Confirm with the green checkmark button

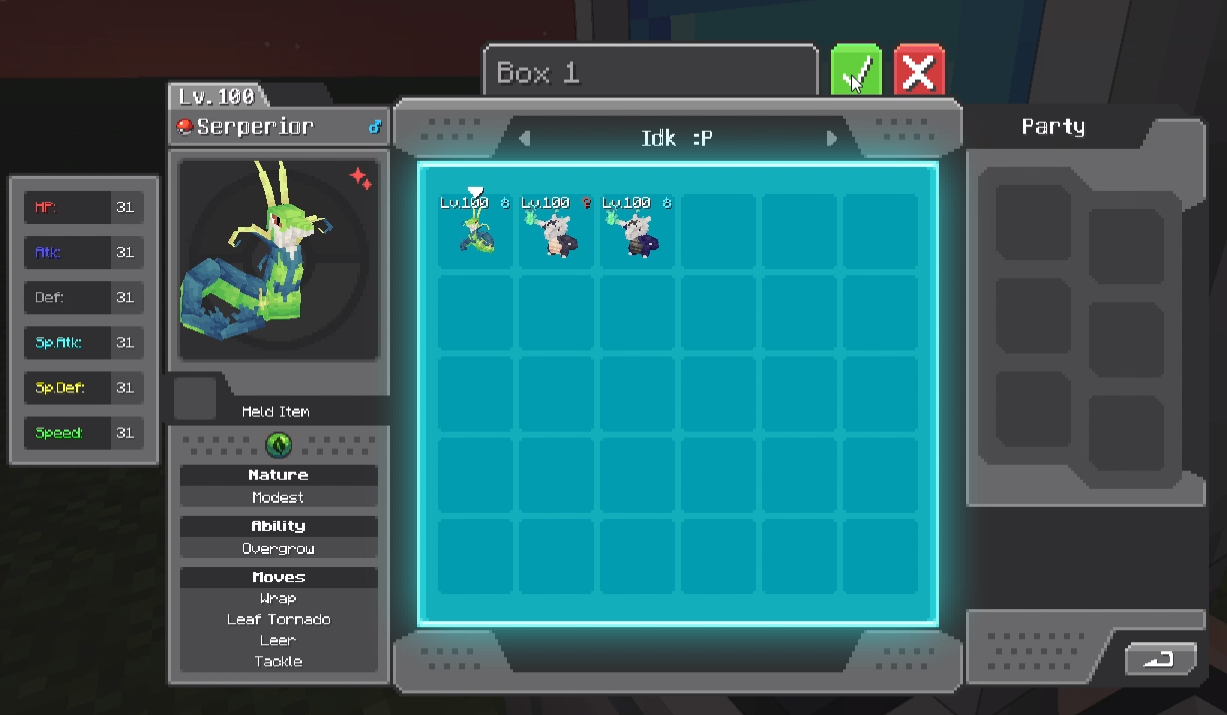pos(856,71)
